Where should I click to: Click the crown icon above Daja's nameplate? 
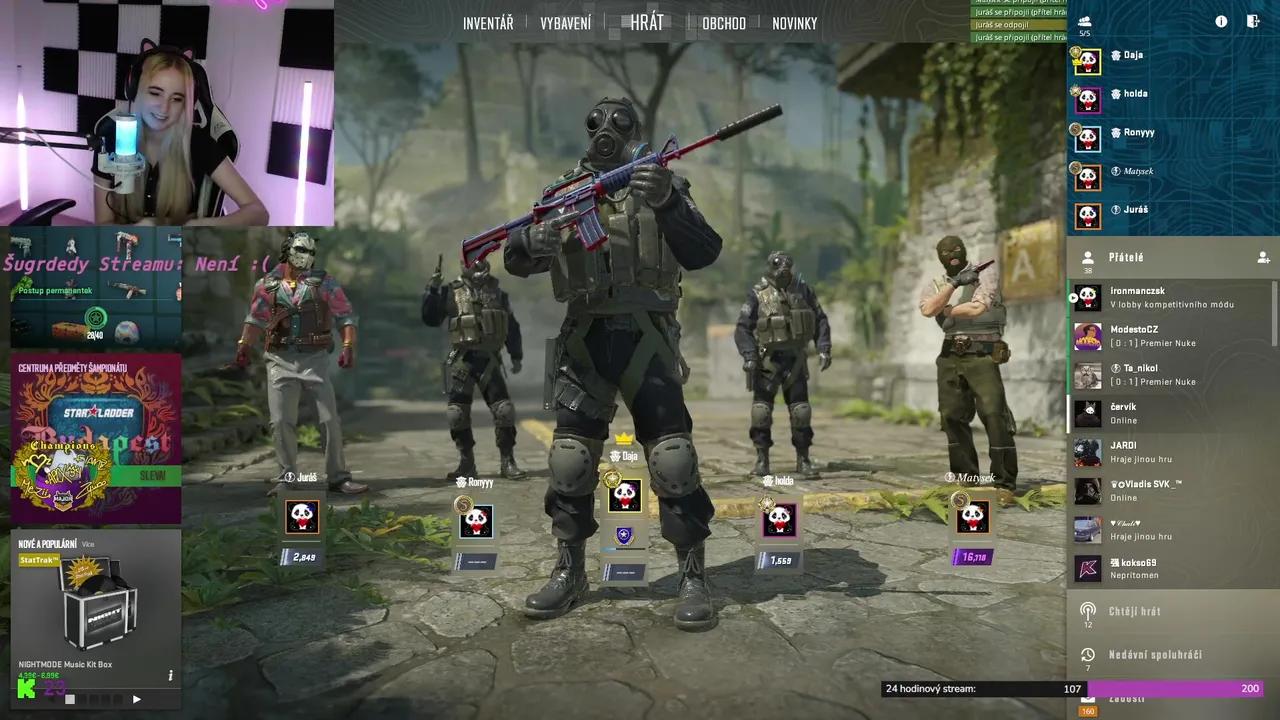(623, 437)
